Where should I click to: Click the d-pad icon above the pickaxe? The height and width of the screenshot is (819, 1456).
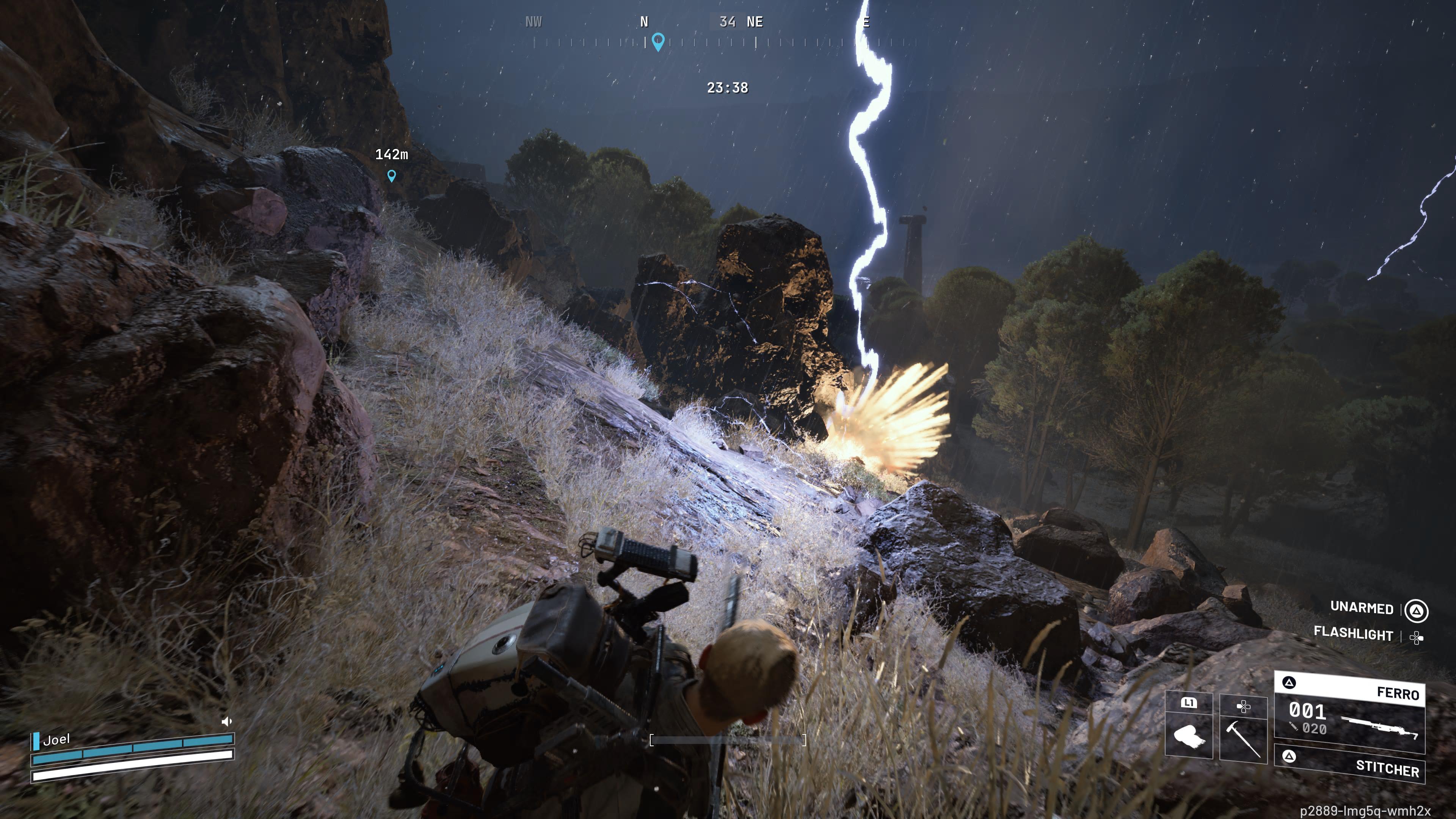pyautogui.click(x=1244, y=707)
